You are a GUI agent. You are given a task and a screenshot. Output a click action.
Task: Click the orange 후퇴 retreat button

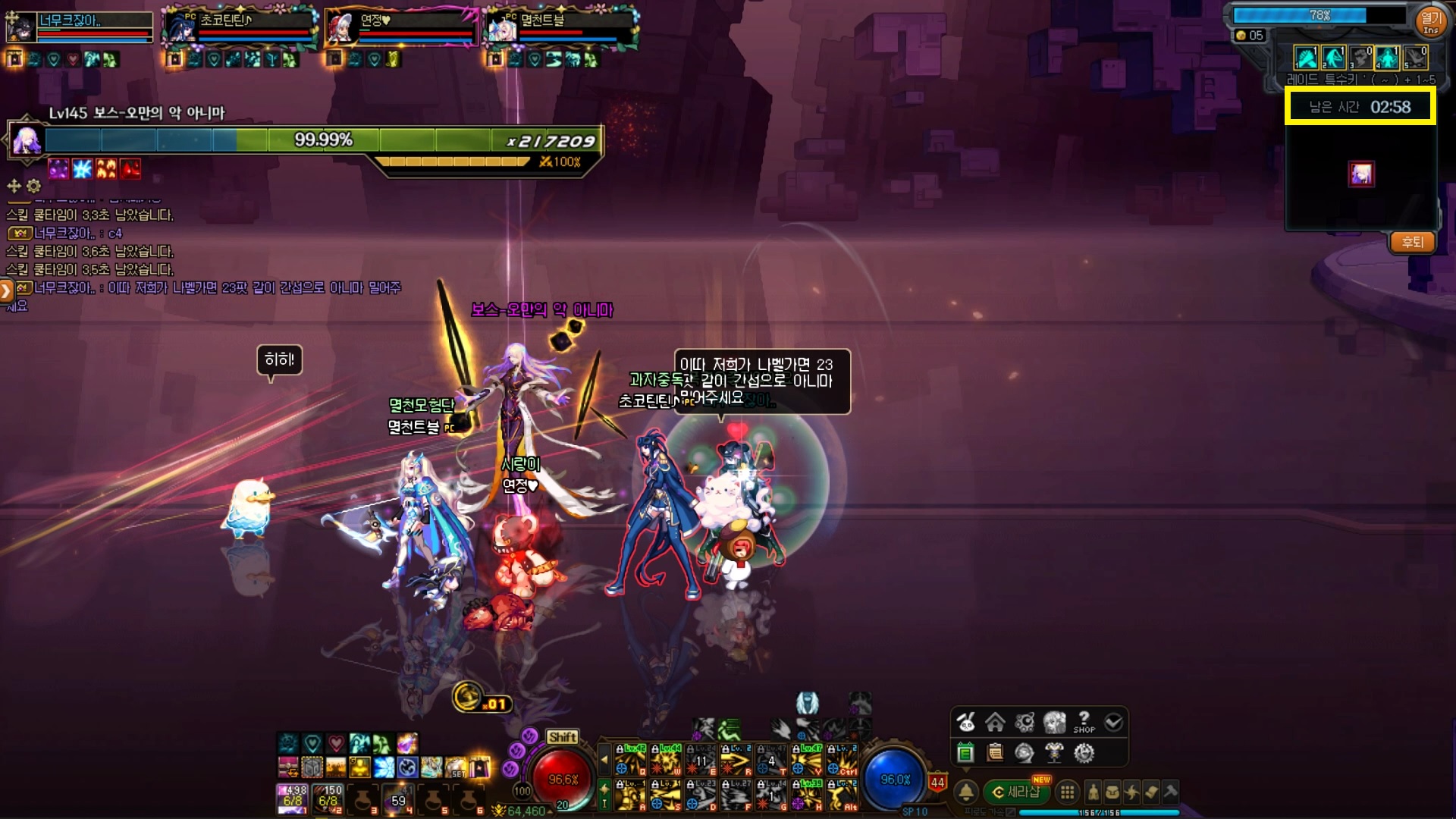tap(1412, 243)
